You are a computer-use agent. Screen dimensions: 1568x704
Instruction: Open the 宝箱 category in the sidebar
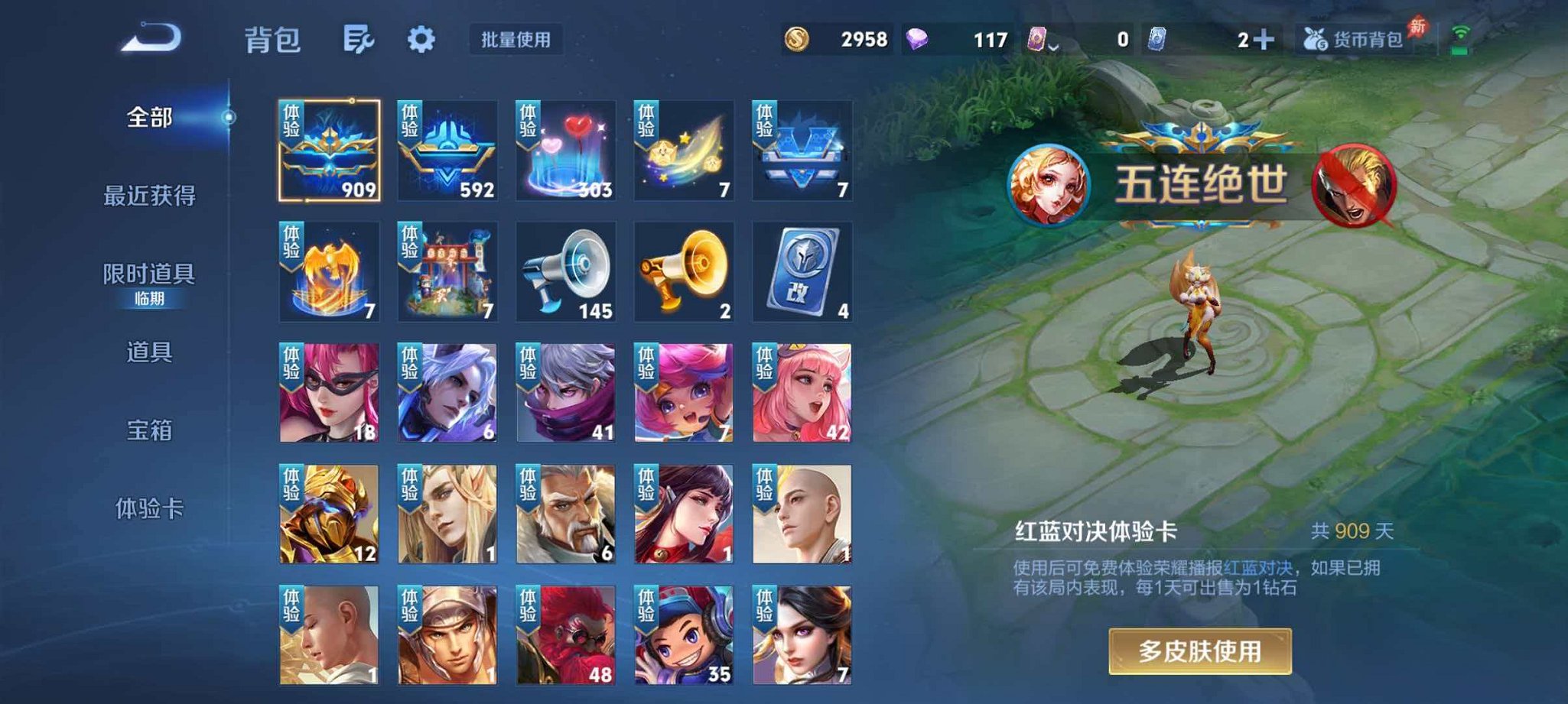(x=151, y=431)
